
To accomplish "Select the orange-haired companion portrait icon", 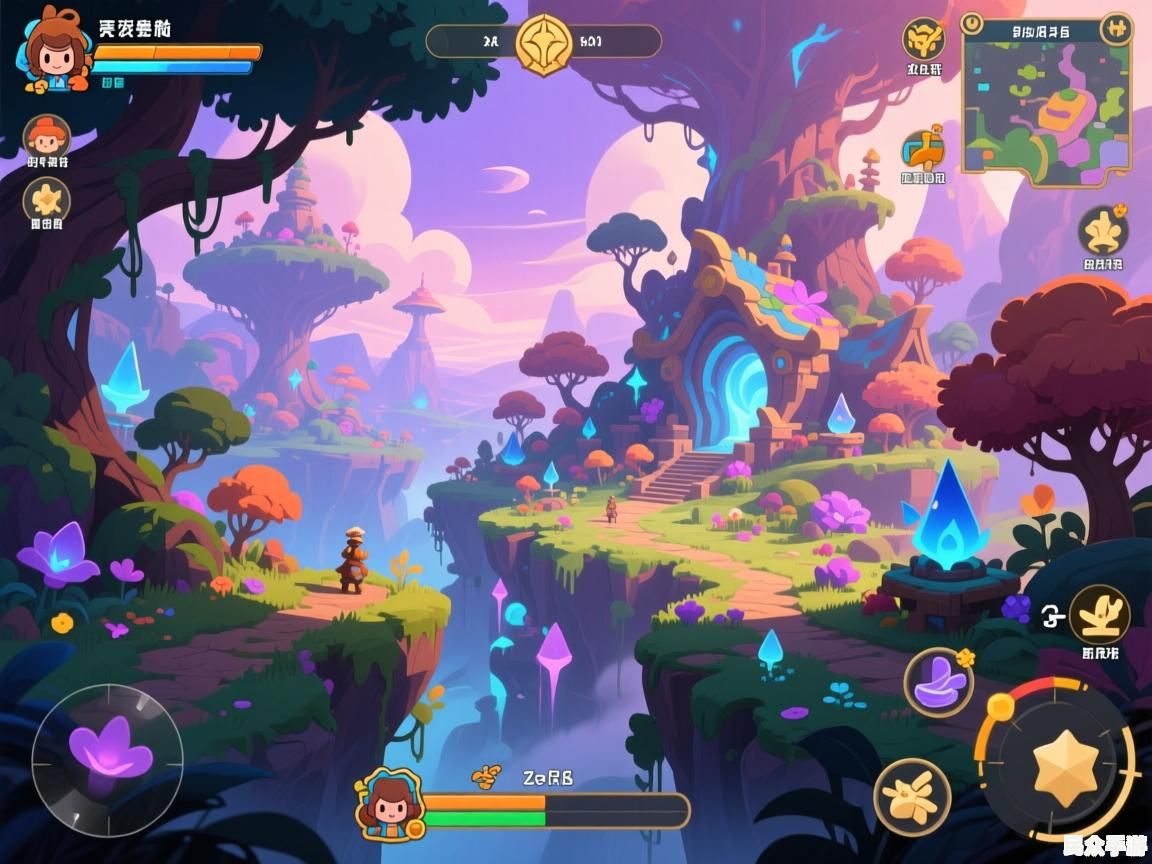I will pos(46,137).
